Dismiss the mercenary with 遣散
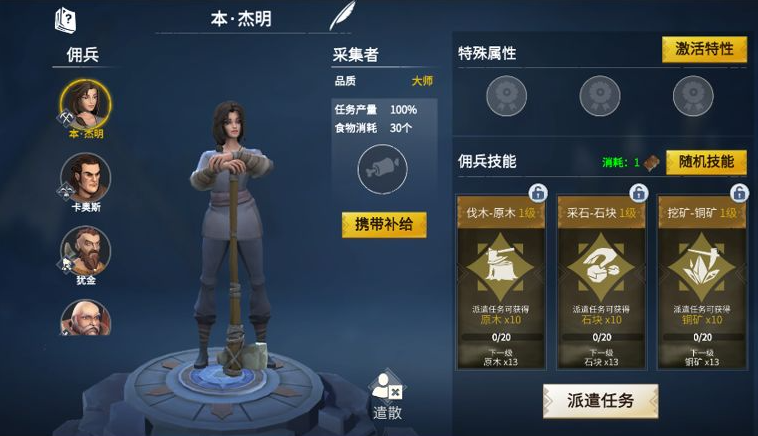The height and width of the screenshot is (436, 758). pyautogui.click(x=386, y=394)
